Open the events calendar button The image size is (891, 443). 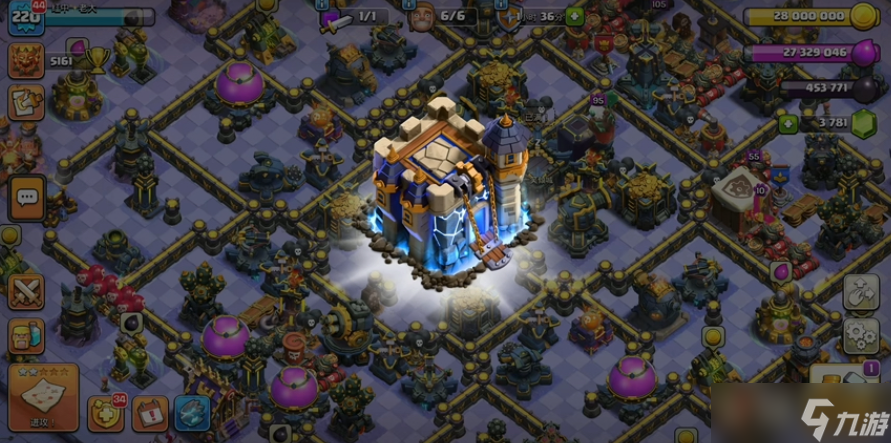click(x=149, y=413)
